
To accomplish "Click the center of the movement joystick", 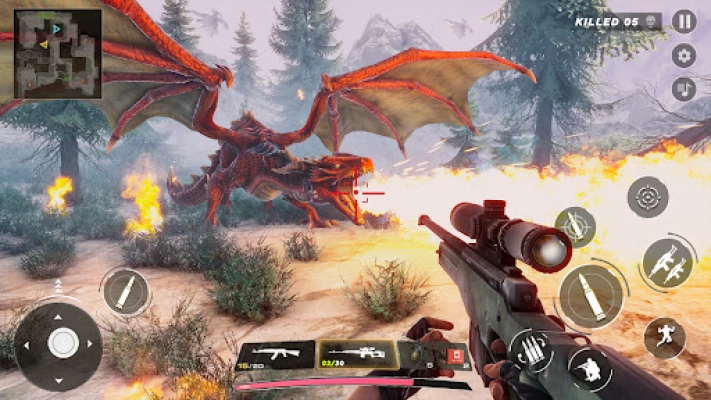I will tap(62, 343).
